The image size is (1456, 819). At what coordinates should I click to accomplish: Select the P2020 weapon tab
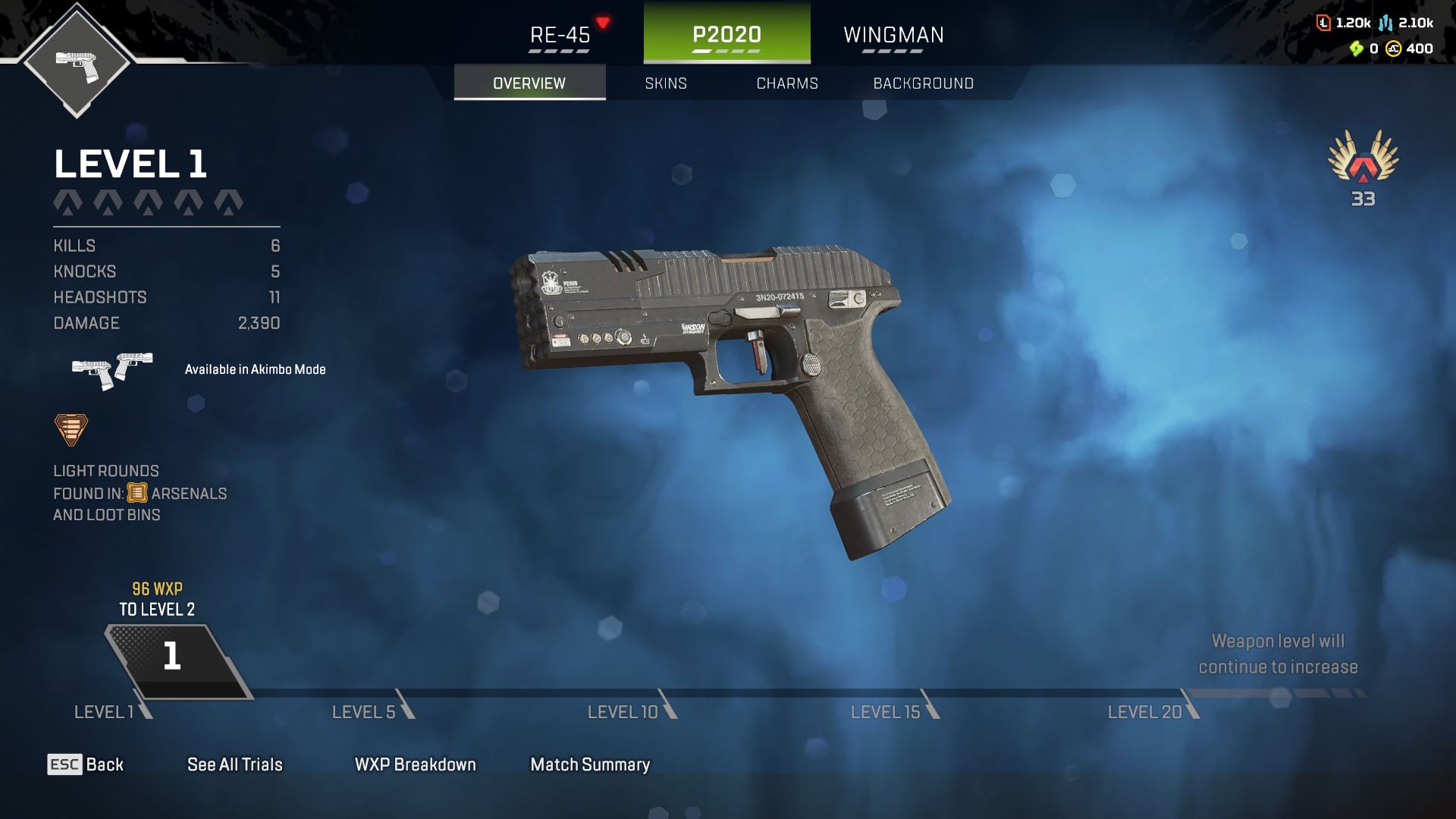[x=726, y=35]
